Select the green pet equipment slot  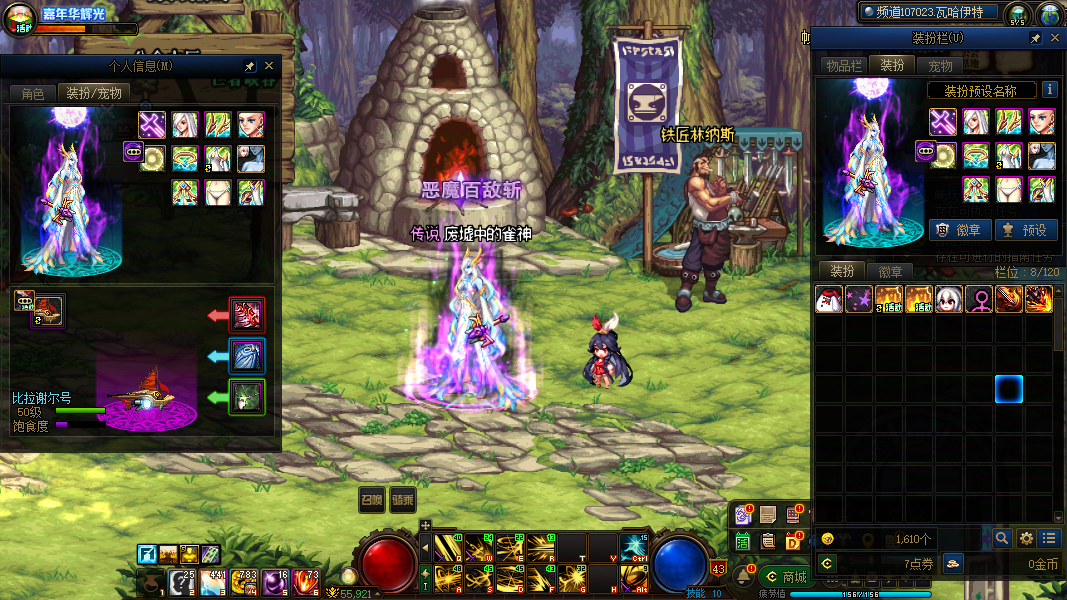pos(246,397)
